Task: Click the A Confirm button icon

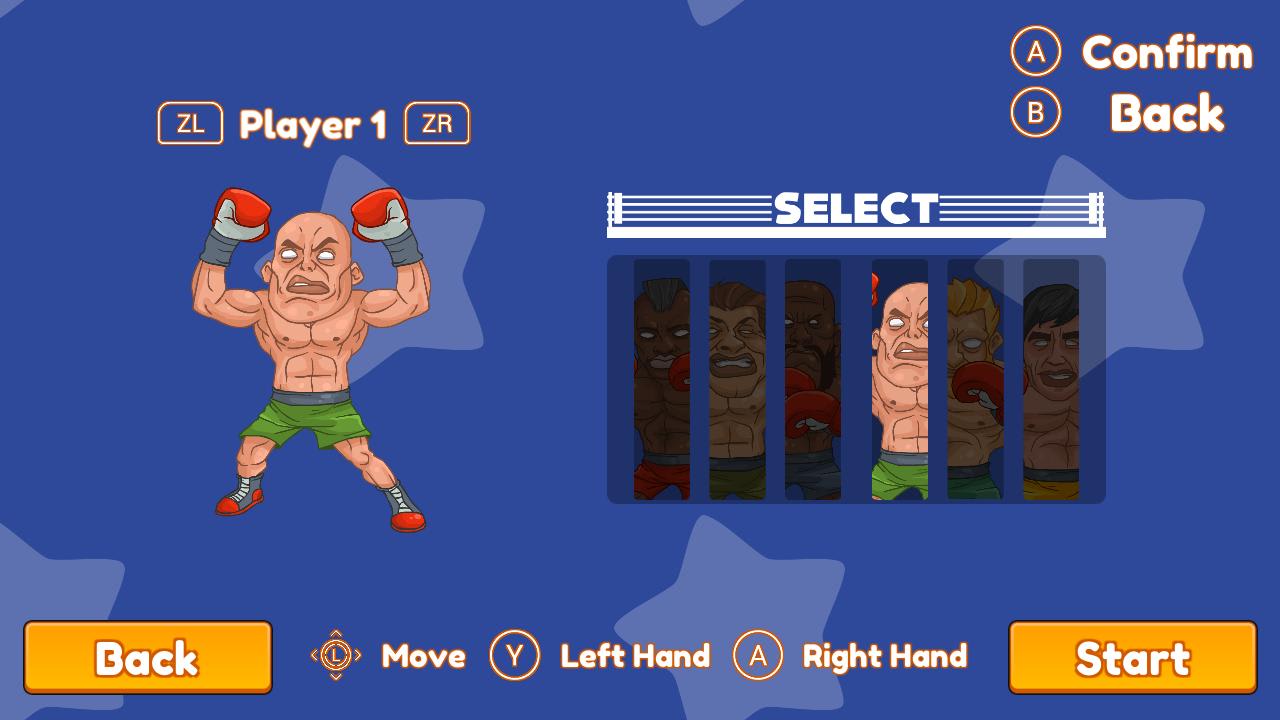Action: [x=1036, y=55]
